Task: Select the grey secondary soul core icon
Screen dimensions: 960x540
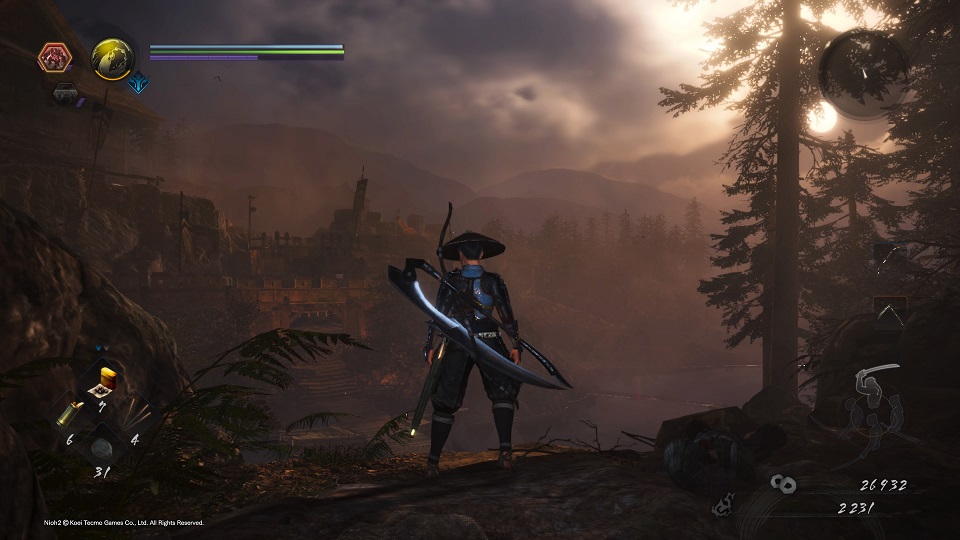Action: 67,92
